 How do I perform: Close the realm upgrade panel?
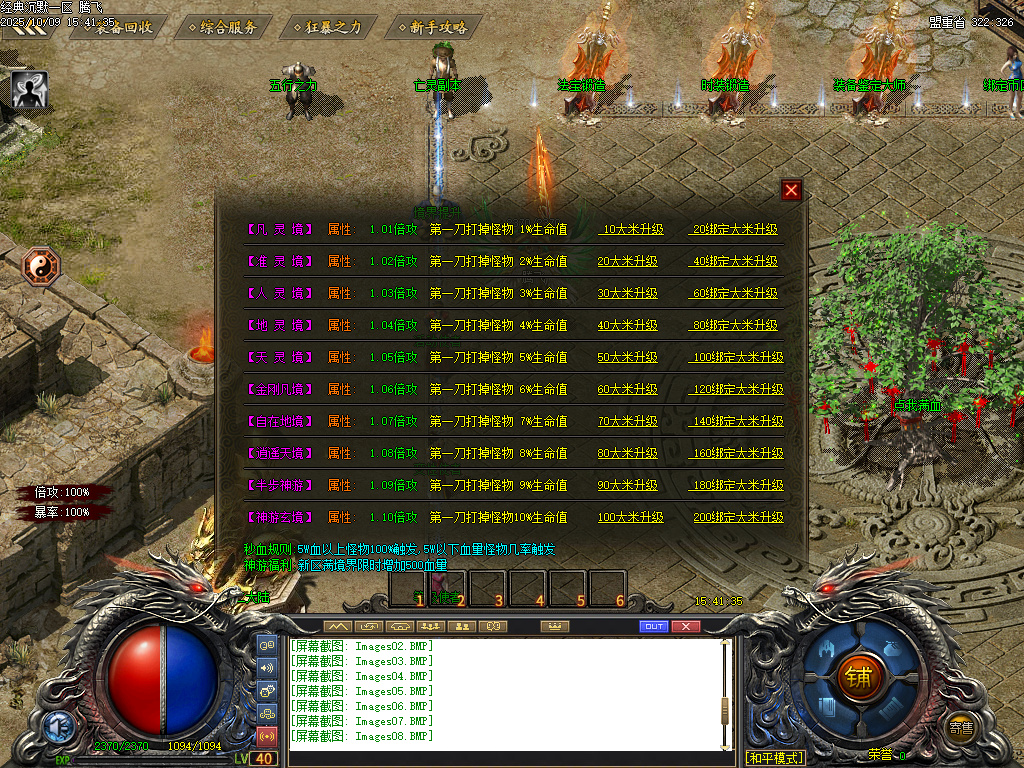click(792, 190)
